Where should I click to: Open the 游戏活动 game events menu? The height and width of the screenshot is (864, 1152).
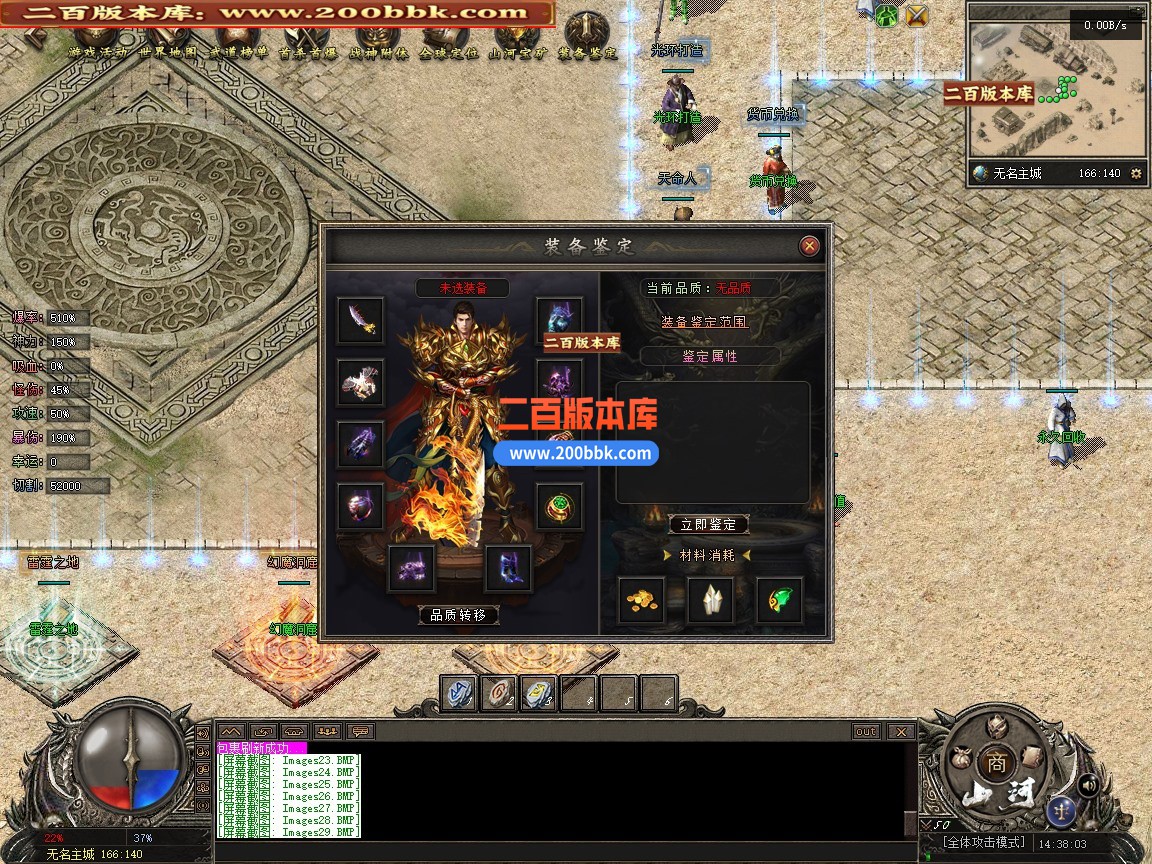click(x=98, y=52)
